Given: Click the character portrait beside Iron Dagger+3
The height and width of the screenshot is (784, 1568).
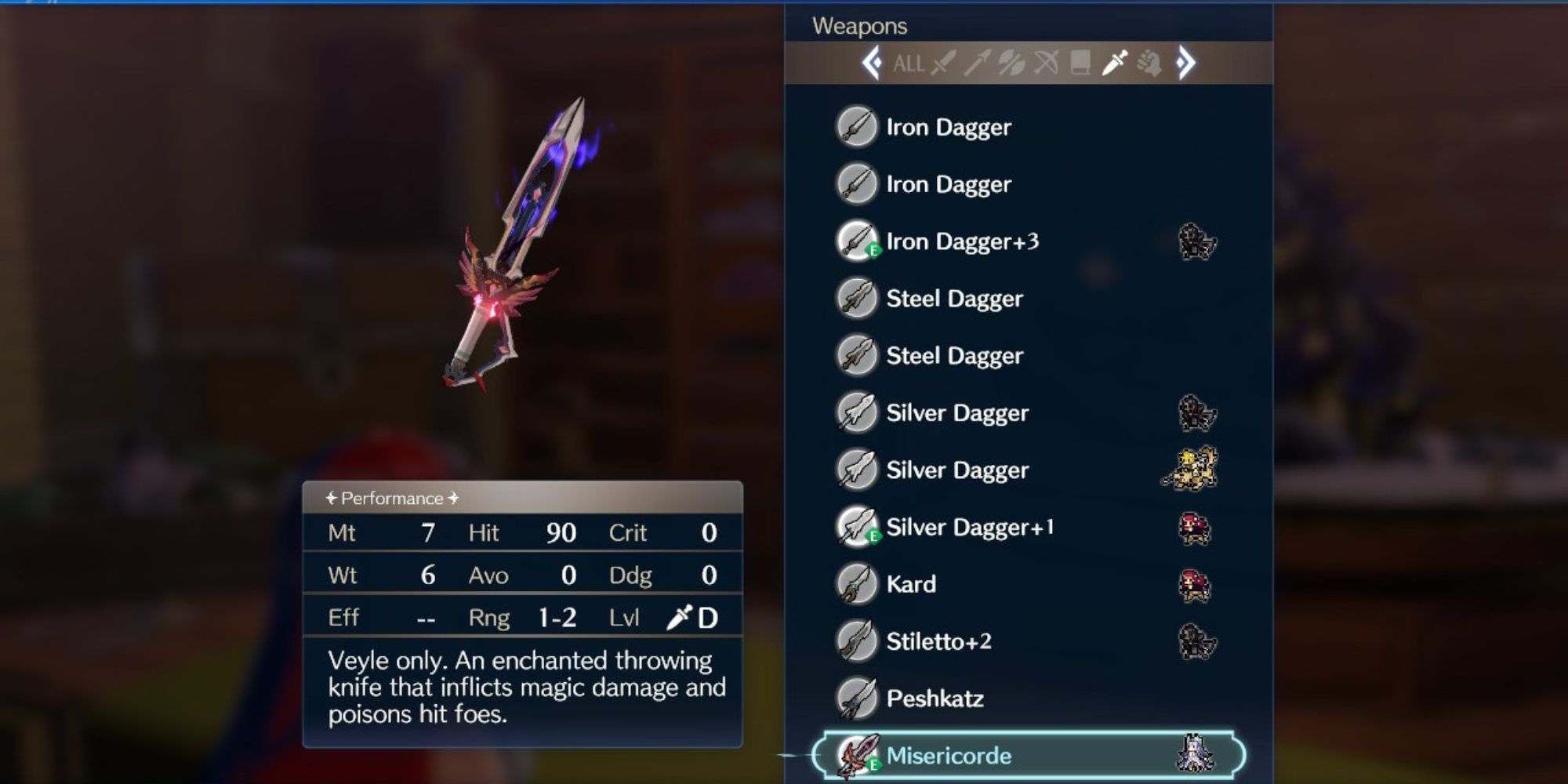Looking at the screenshot, I should pyautogui.click(x=1199, y=243).
